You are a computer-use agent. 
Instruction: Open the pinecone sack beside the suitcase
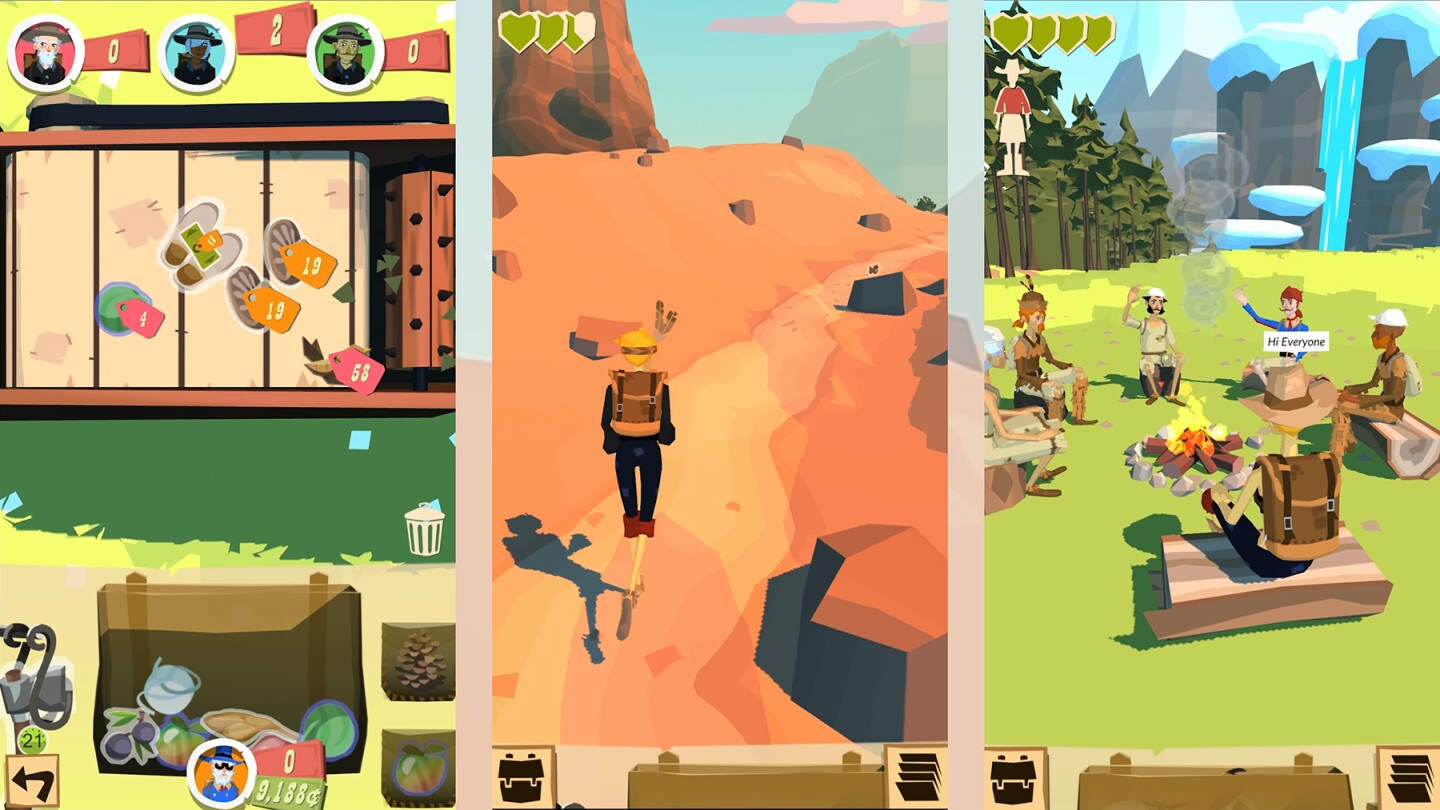point(415,660)
